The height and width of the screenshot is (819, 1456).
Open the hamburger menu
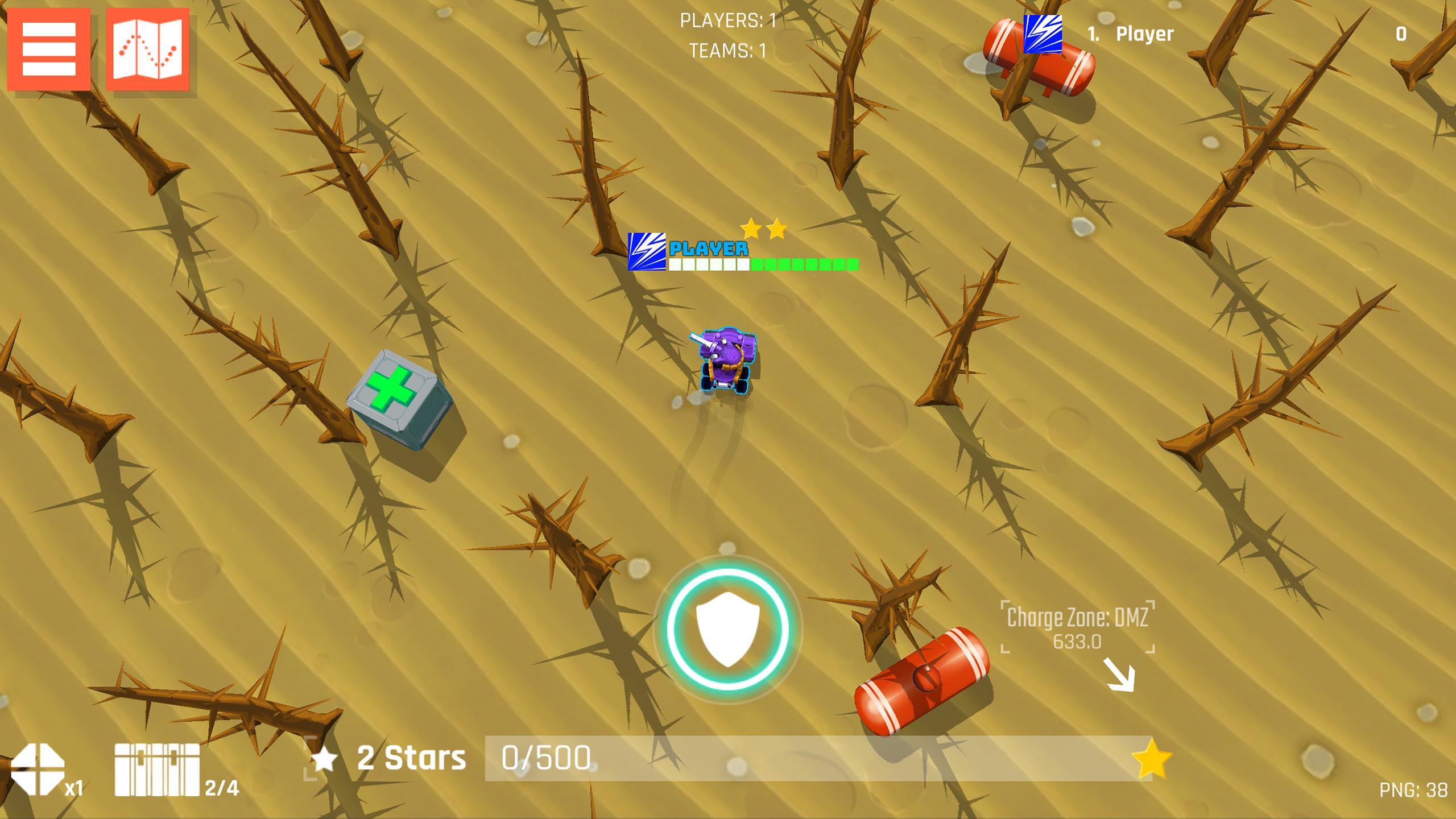point(48,50)
